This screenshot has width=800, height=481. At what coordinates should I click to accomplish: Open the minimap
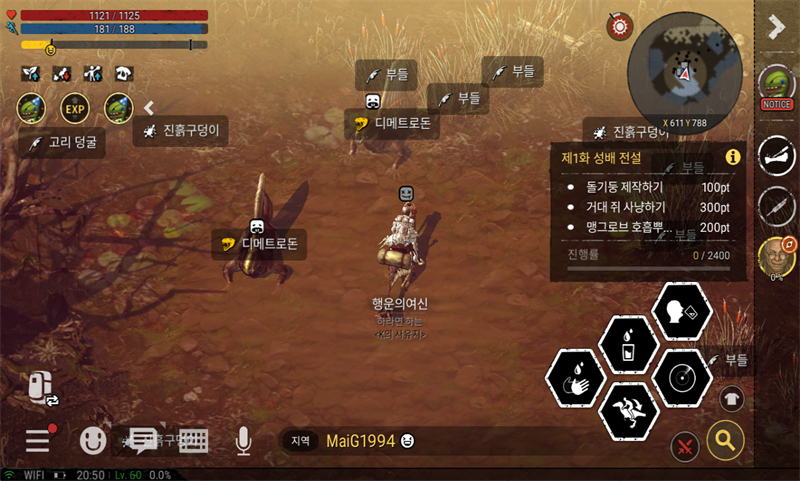click(685, 71)
